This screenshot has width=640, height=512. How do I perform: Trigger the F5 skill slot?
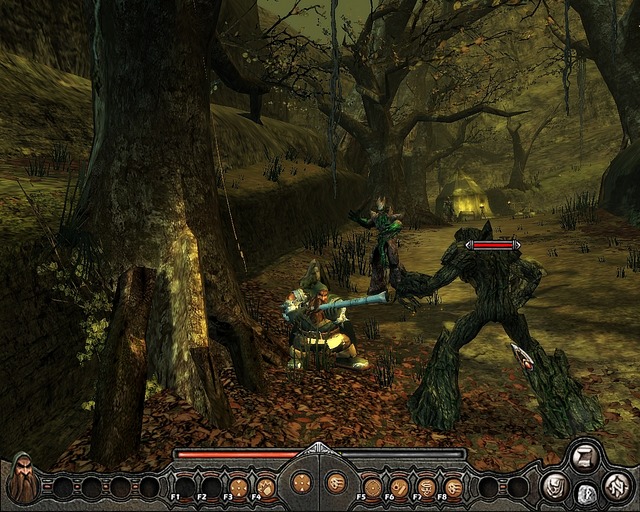click(x=373, y=487)
